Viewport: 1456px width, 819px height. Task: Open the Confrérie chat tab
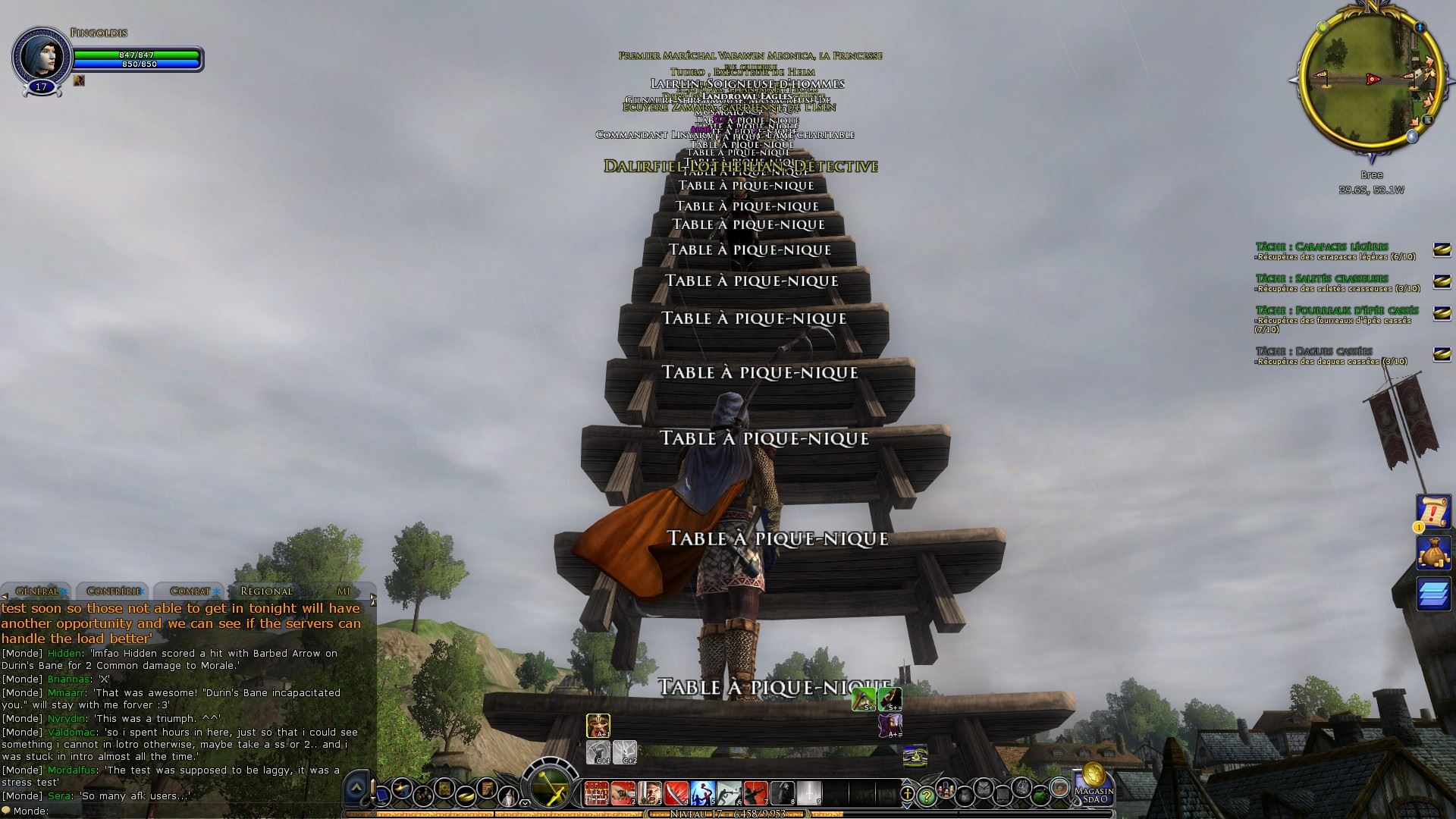(x=114, y=591)
